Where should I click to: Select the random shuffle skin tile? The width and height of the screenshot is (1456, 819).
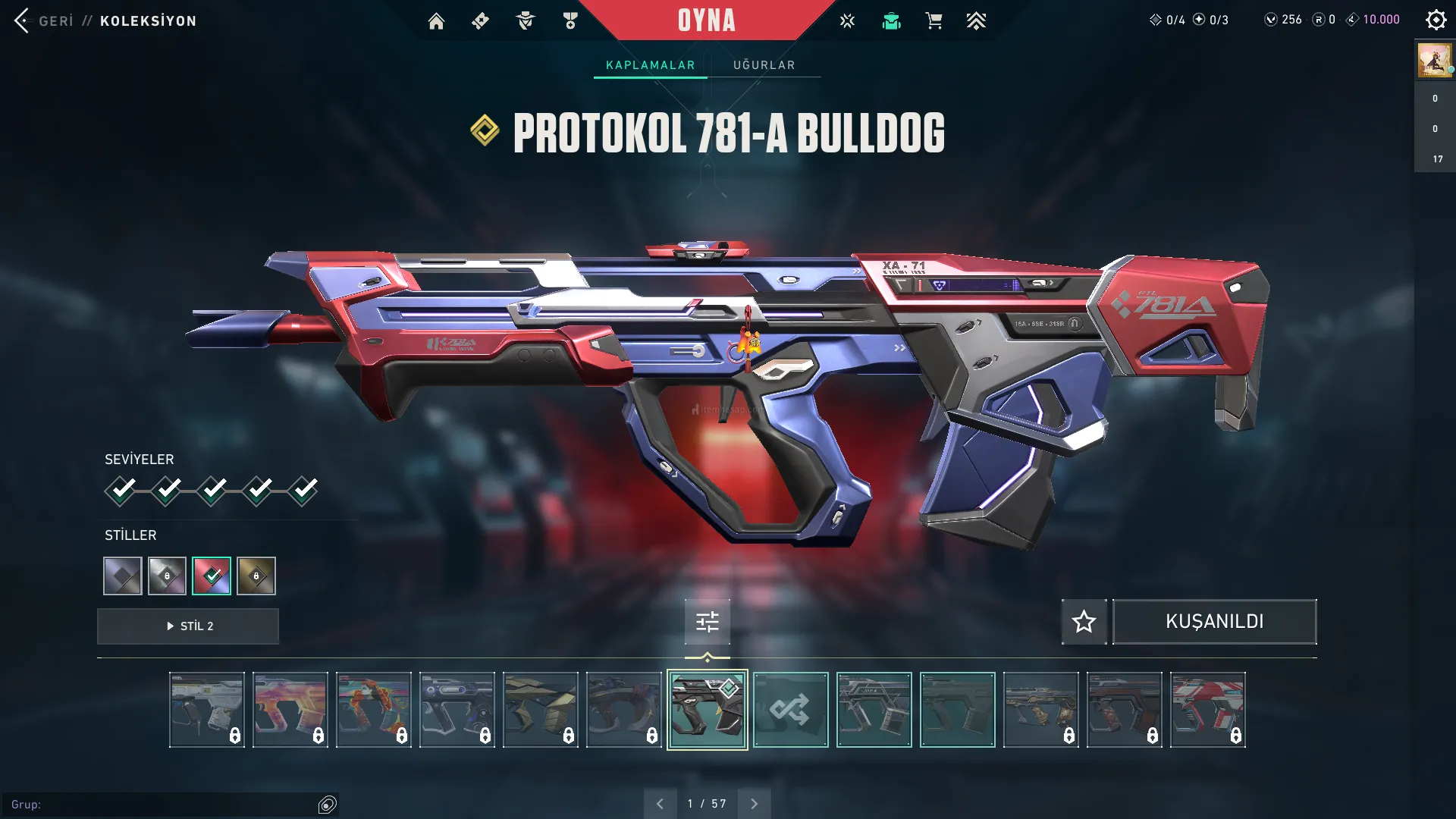tap(790, 710)
